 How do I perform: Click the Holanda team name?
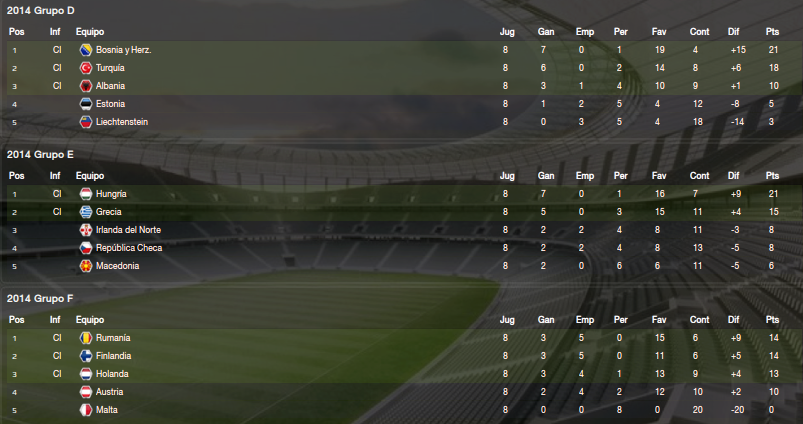point(111,374)
